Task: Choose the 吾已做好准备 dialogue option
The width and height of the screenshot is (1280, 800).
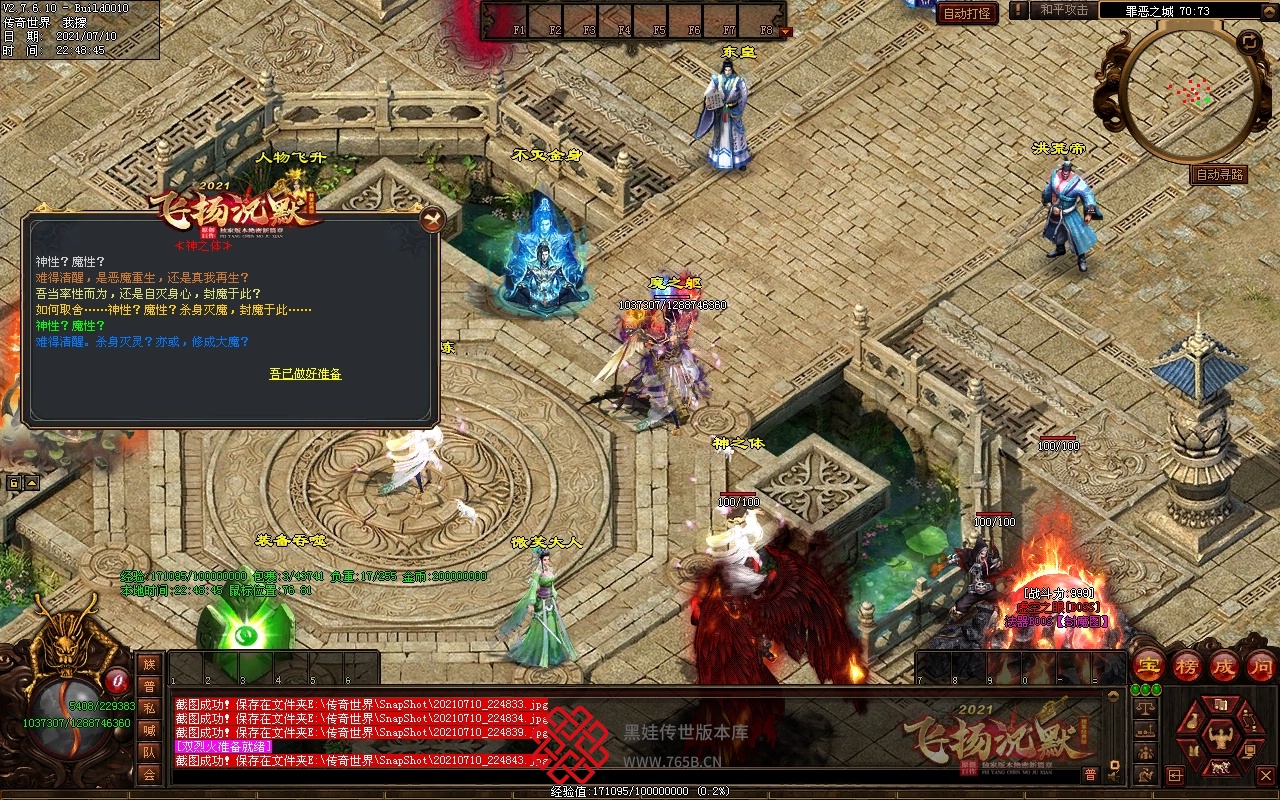Action: click(x=305, y=374)
